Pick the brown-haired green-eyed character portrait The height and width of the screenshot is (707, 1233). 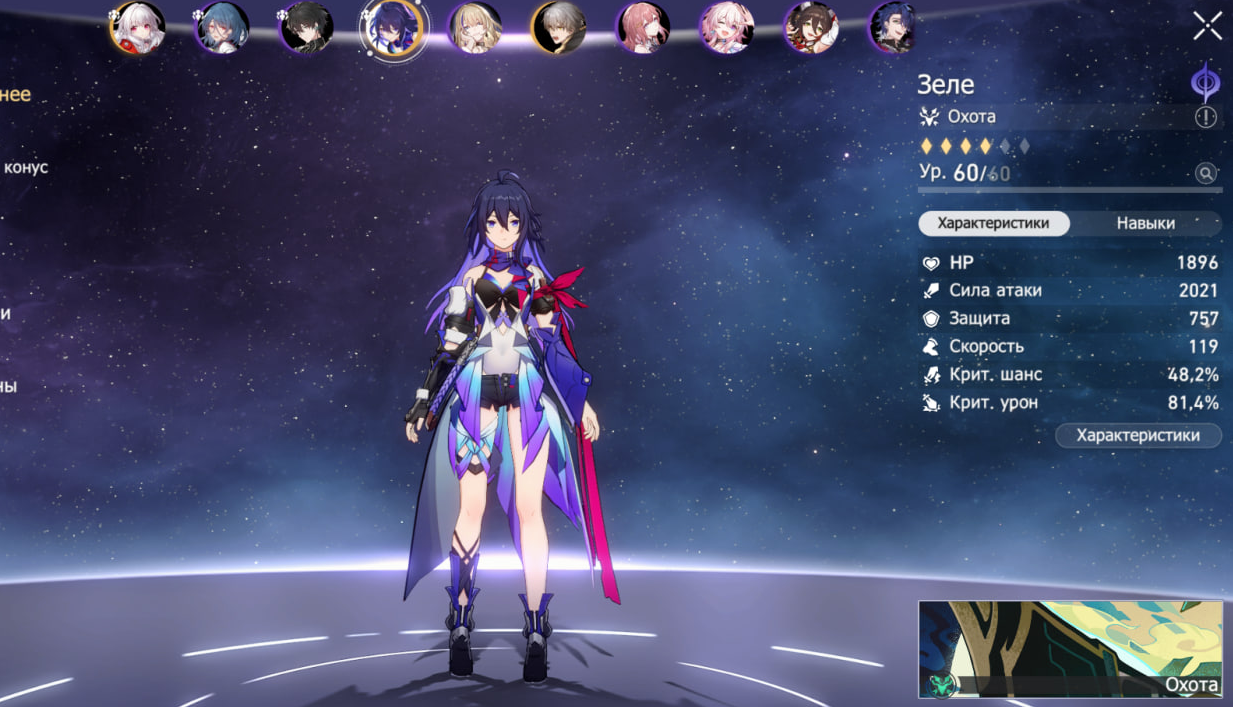(811, 28)
